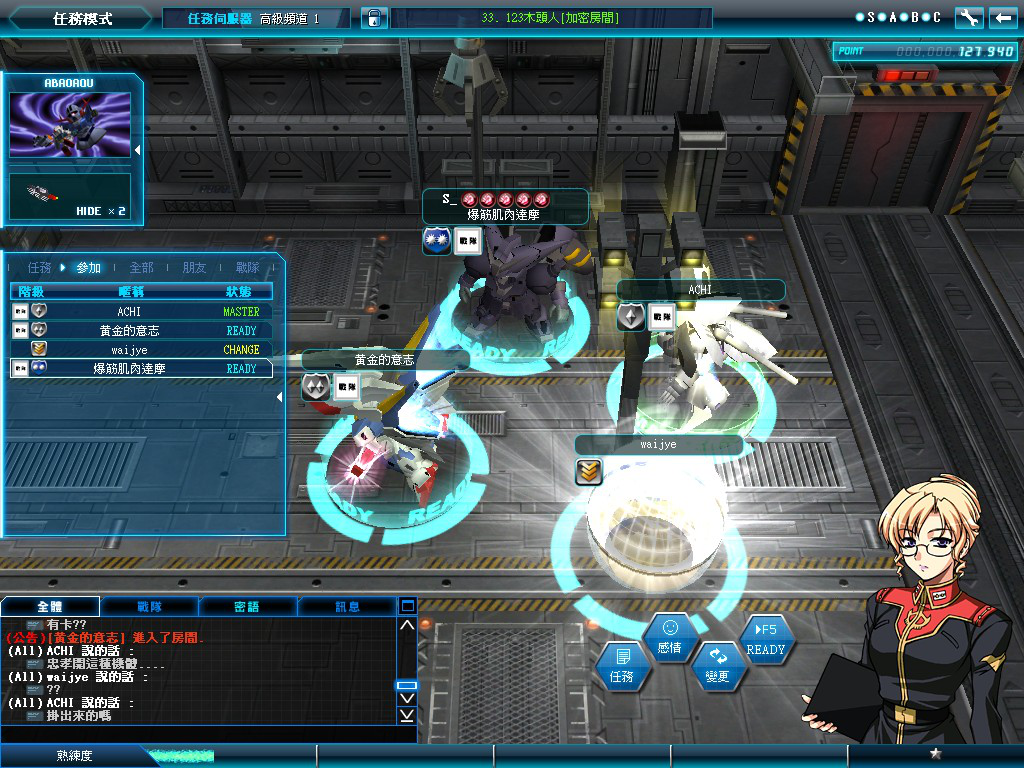Viewport: 1024px width, 768px height.
Task: Switch to the 全體 chat tab
Action: point(51,606)
